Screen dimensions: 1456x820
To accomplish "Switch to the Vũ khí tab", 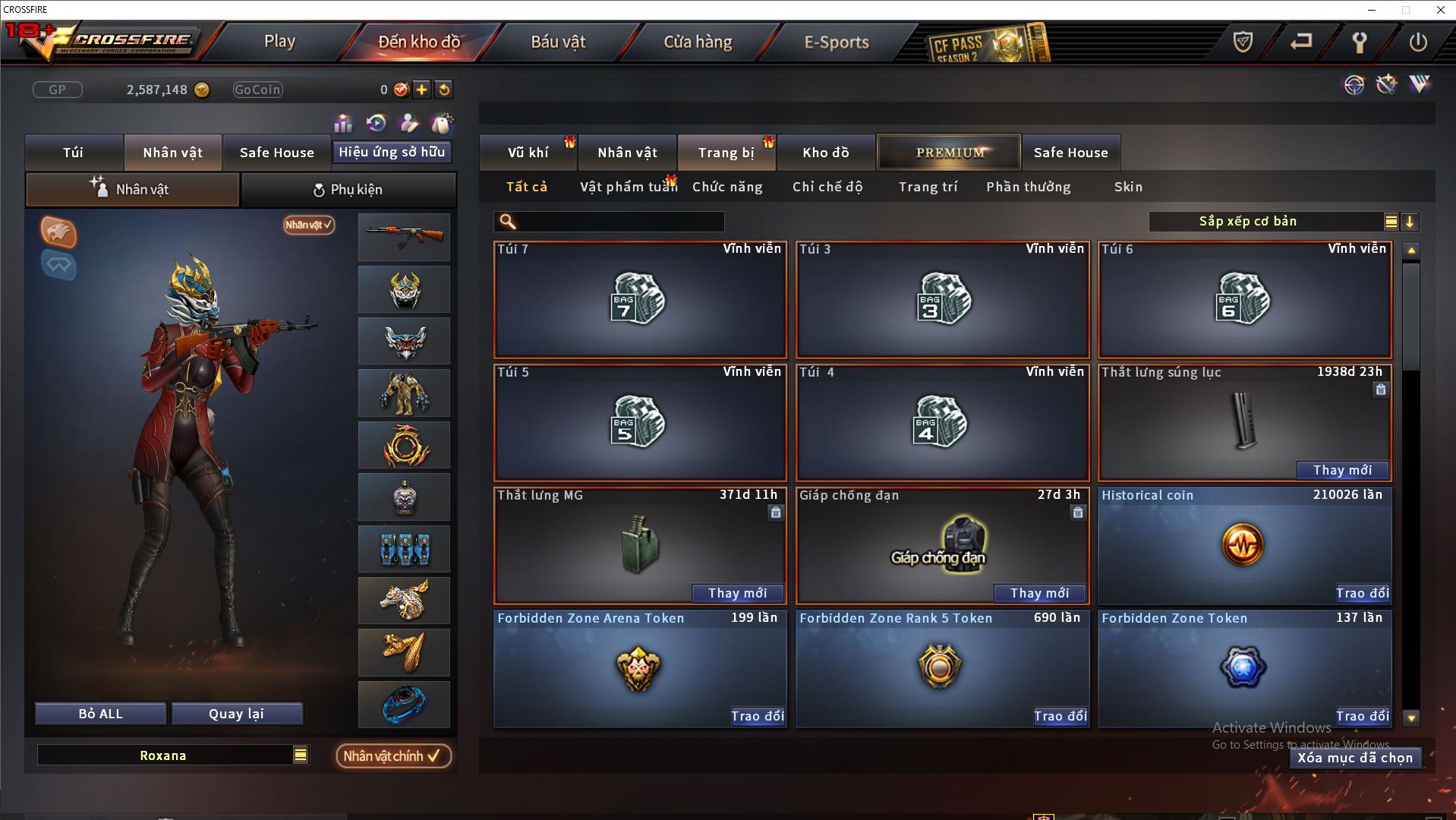I will (x=528, y=153).
